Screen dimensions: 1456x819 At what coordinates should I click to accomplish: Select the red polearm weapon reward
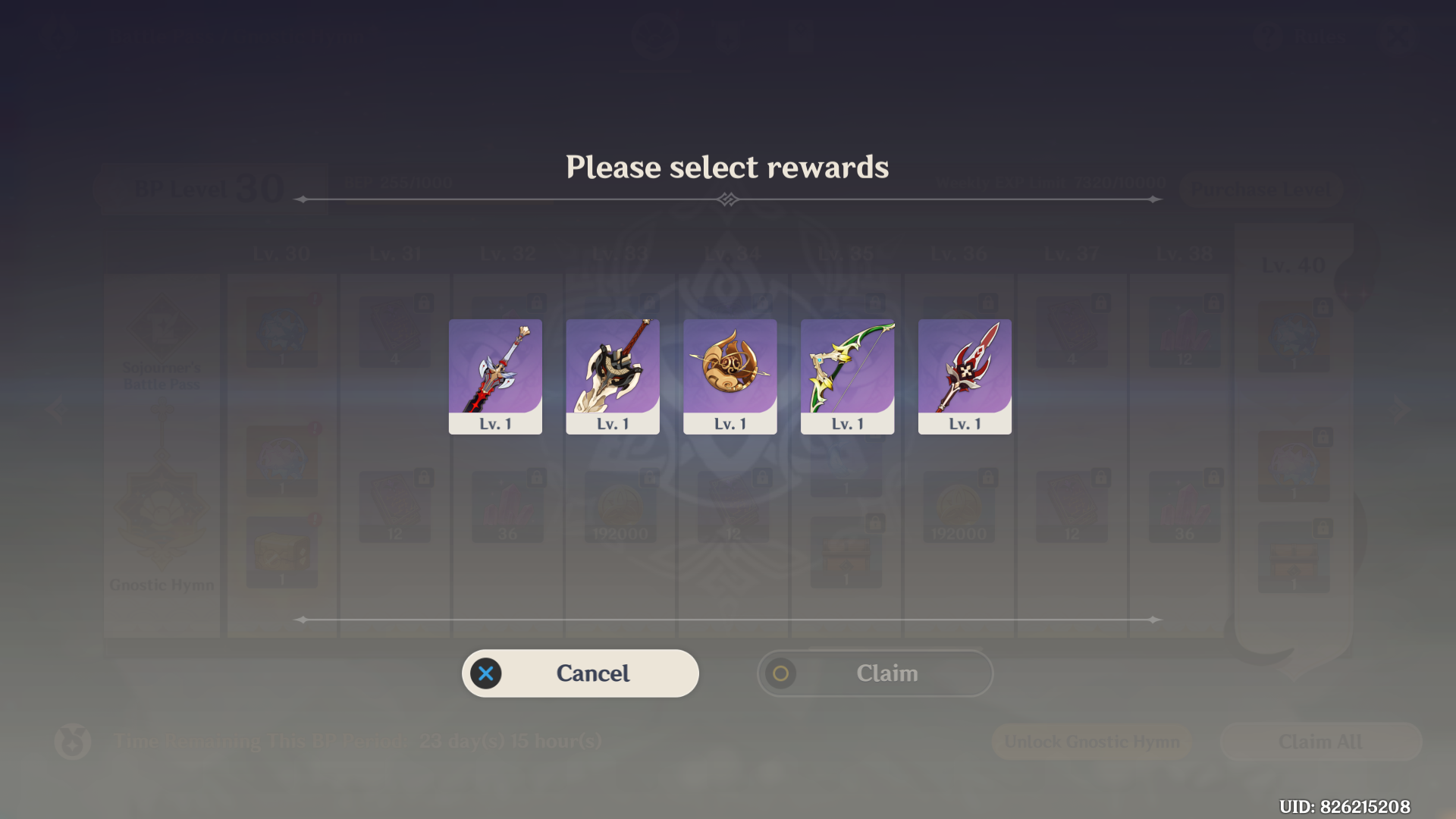click(964, 375)
